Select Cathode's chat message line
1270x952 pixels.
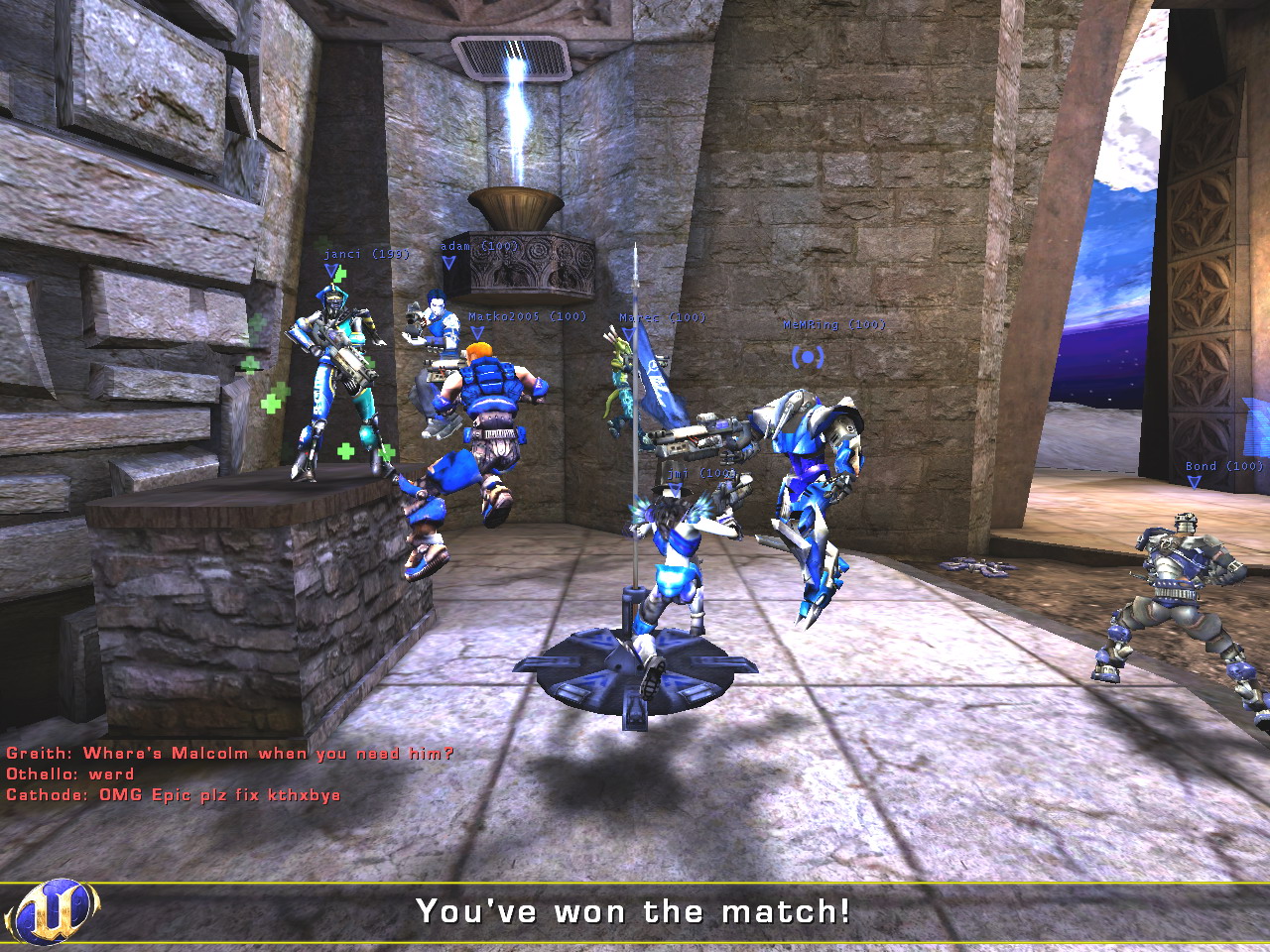174,795
